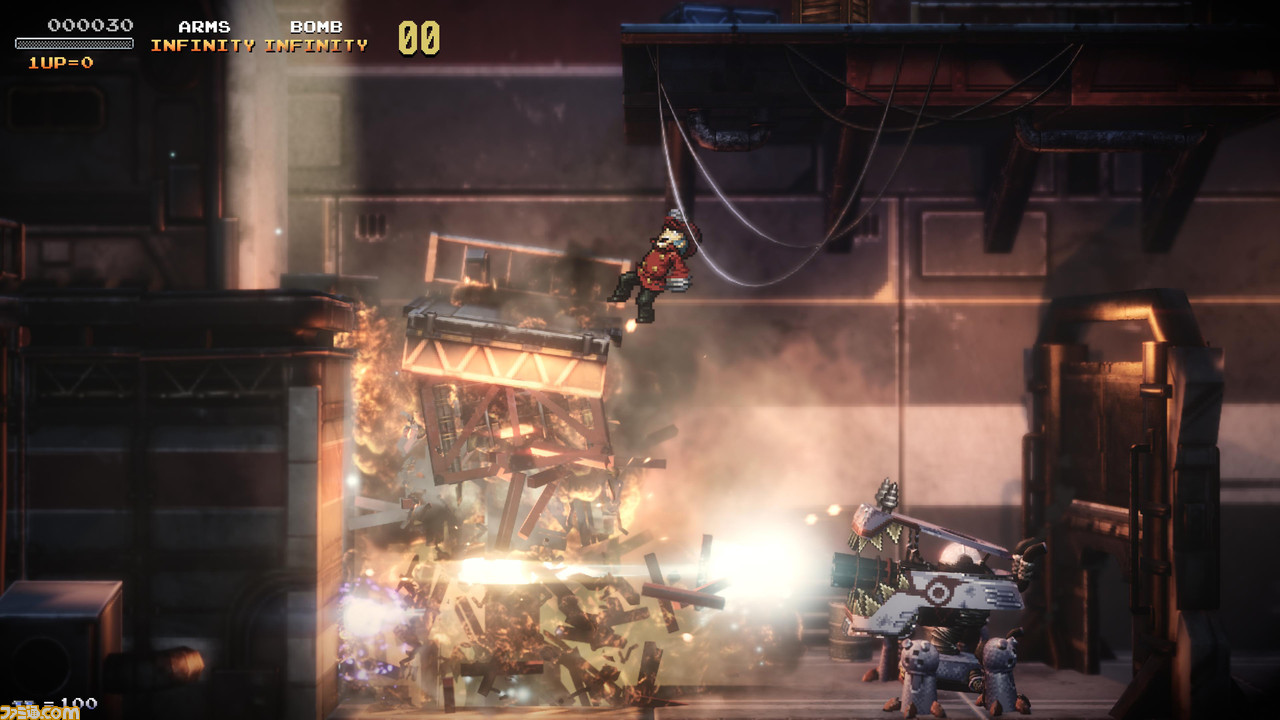Select the BOMB INFINITY counter
The height and width of the screenshot is (720, 1280).
318,44
